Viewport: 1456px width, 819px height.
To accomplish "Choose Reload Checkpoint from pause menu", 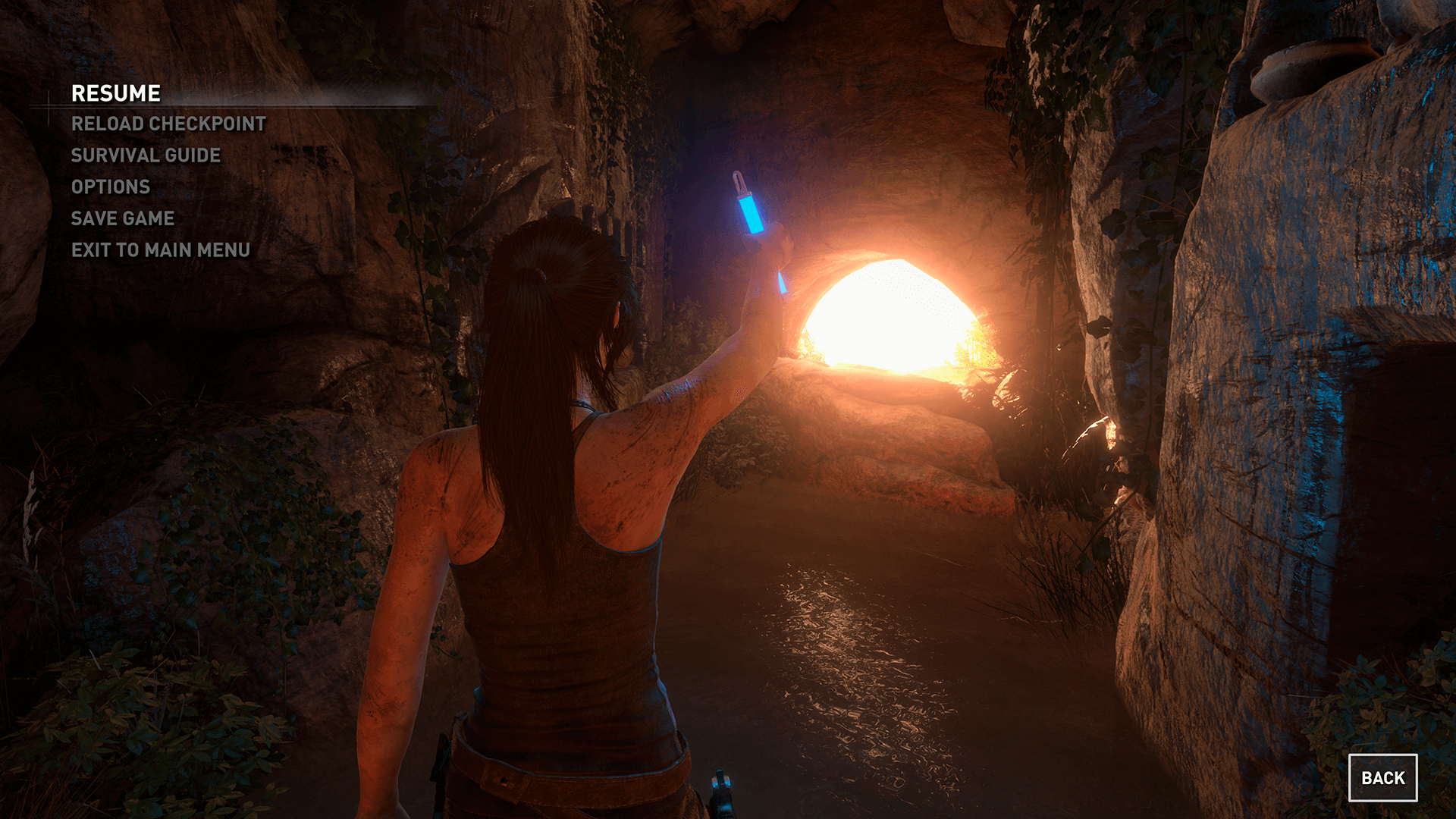I will click(x=168, y=124).
